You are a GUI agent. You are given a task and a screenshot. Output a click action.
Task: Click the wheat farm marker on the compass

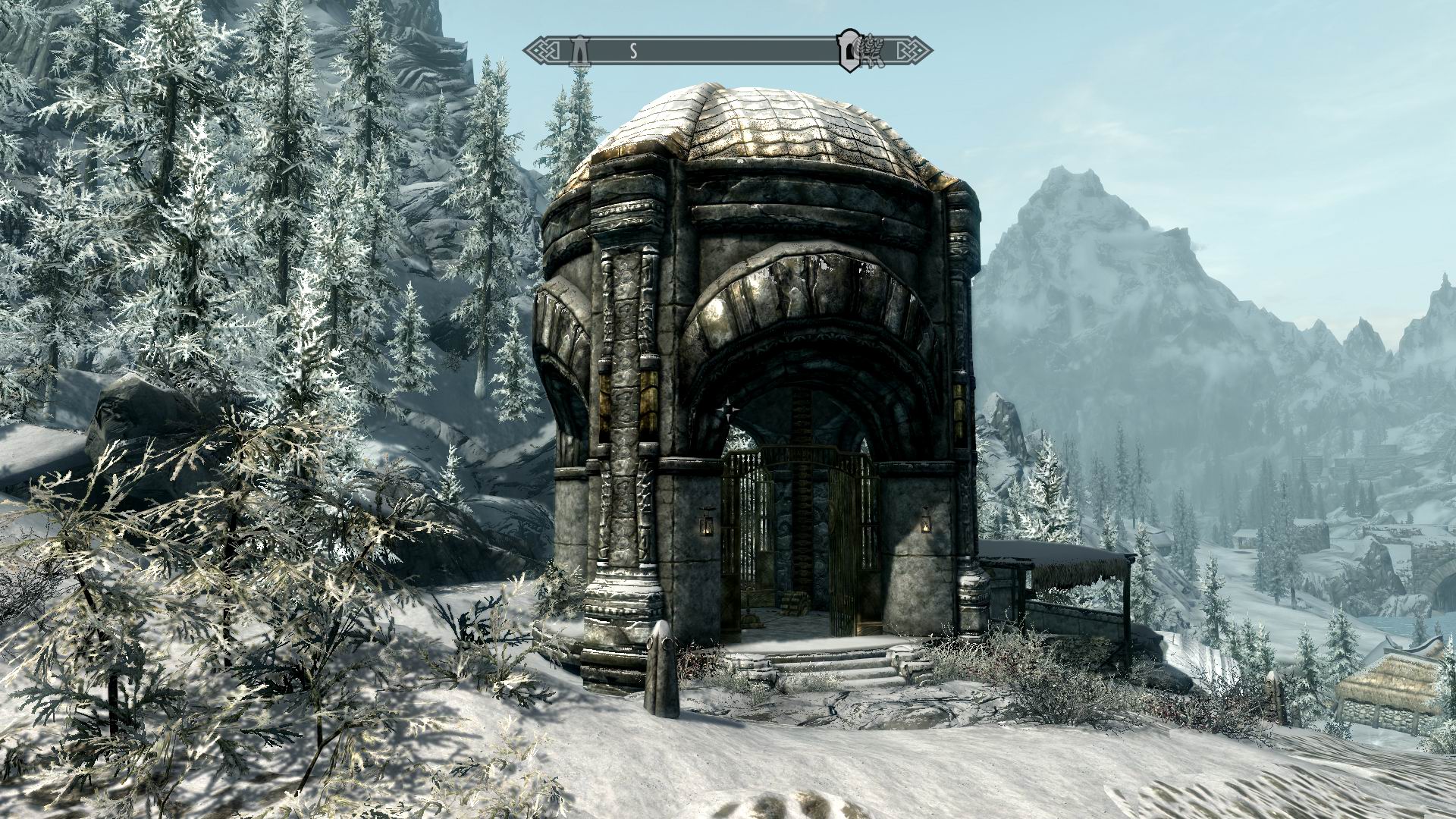click(x=866, y=51)
